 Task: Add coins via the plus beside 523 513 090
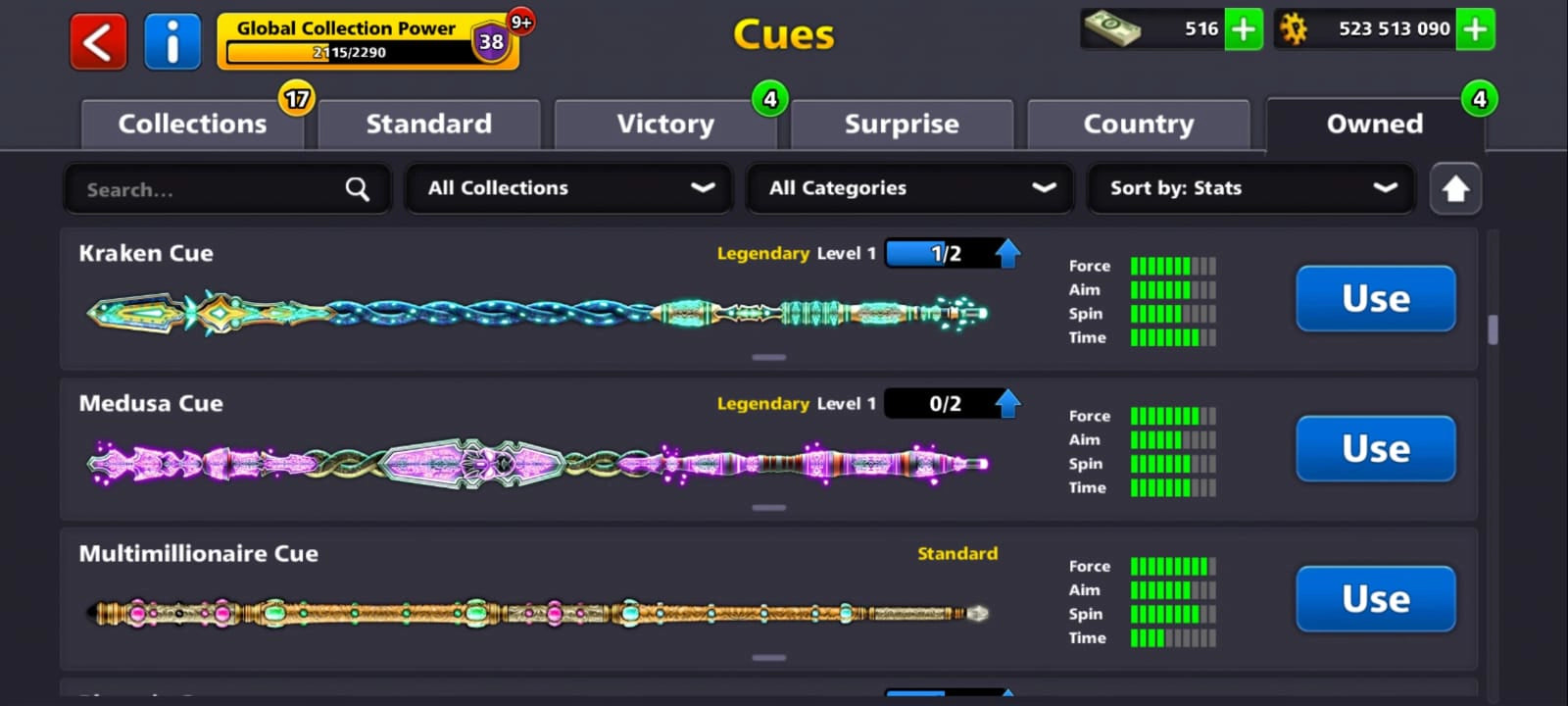(x=1474, y=29)
